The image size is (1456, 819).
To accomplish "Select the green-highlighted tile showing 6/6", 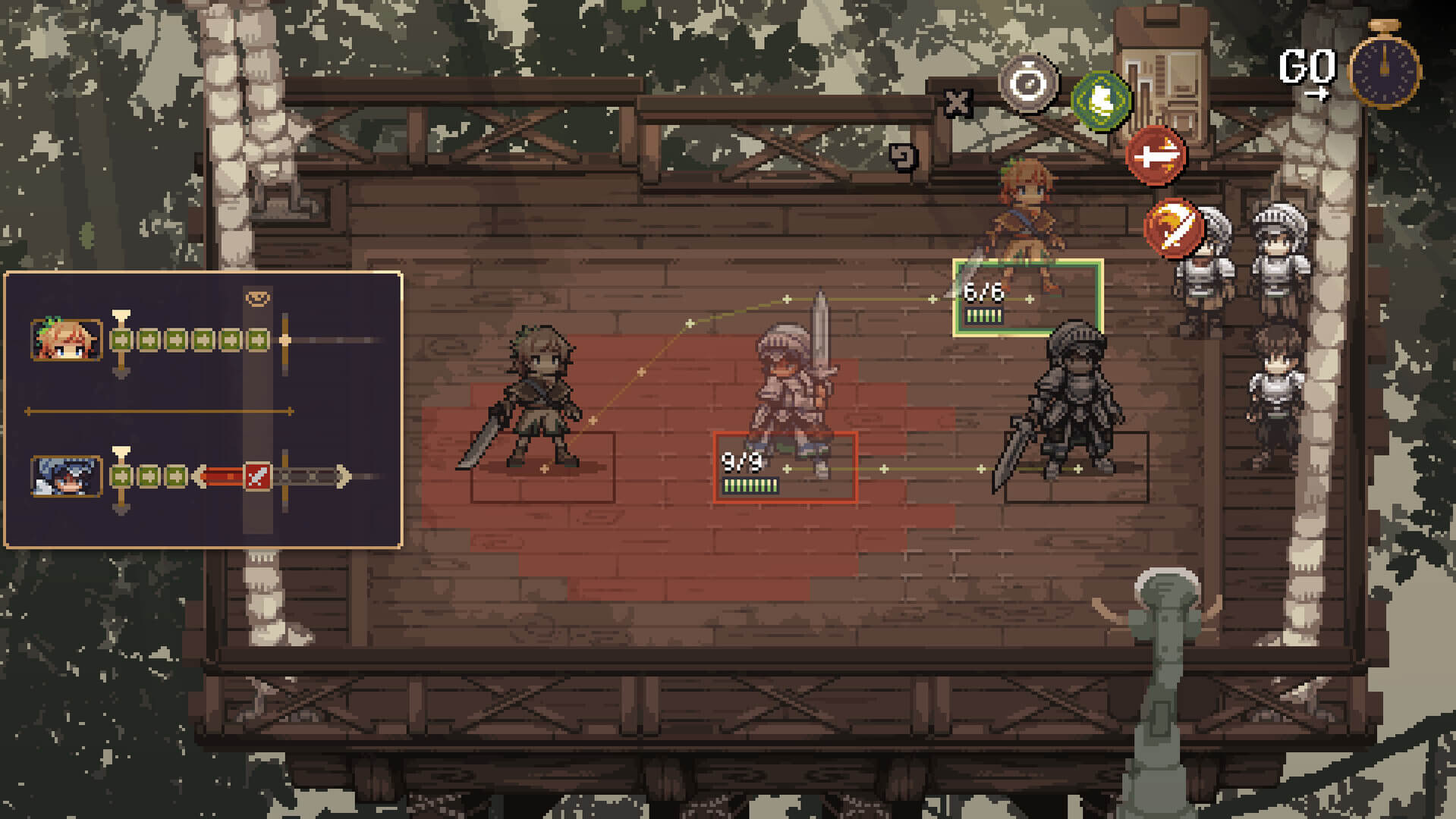I will click(x=1027, y=297).
